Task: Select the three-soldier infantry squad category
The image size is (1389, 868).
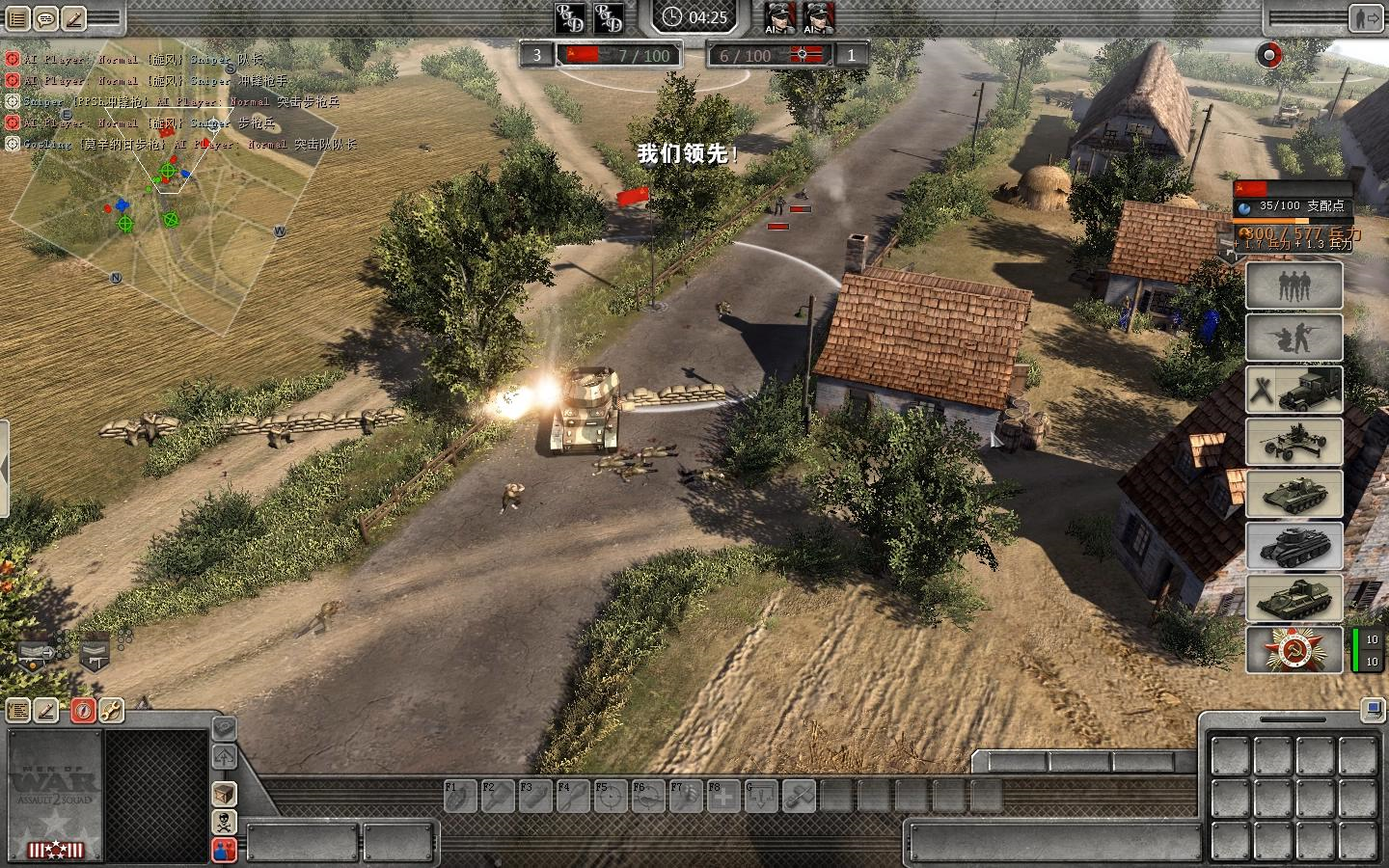Action: click(x=1294, y=285)
